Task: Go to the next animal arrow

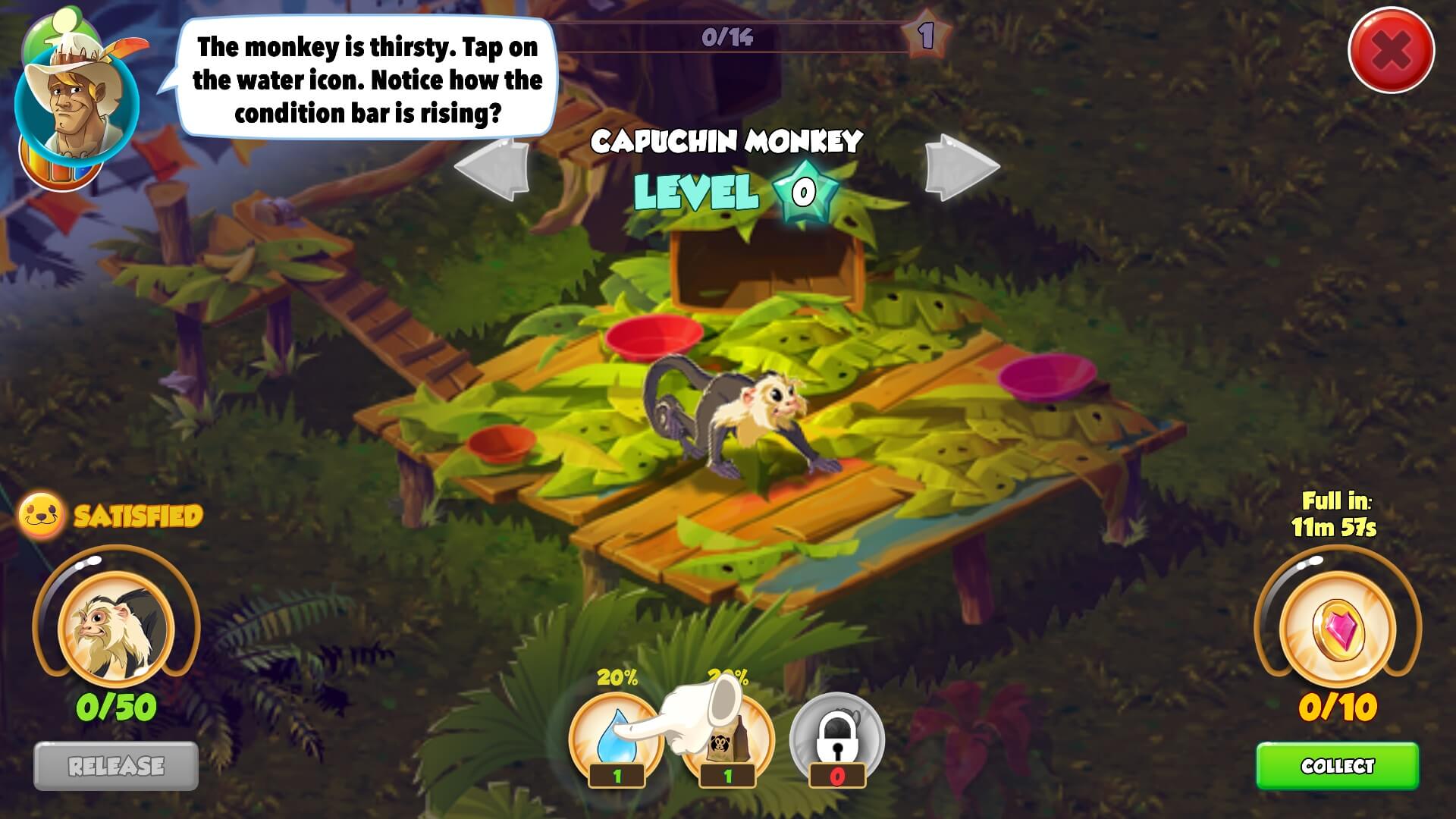Action: point(960,168)
